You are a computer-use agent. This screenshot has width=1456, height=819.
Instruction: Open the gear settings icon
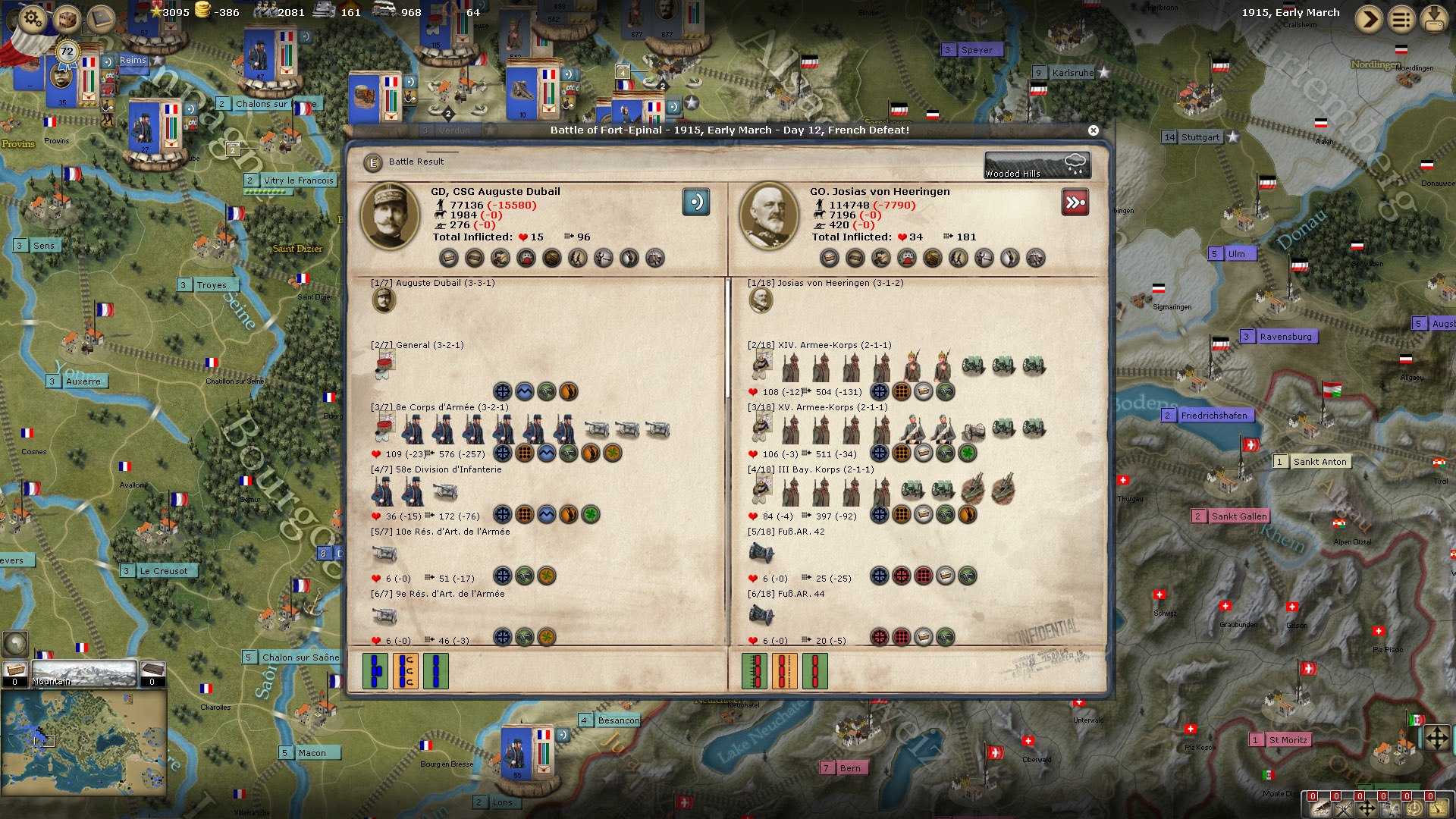[32, 17]
